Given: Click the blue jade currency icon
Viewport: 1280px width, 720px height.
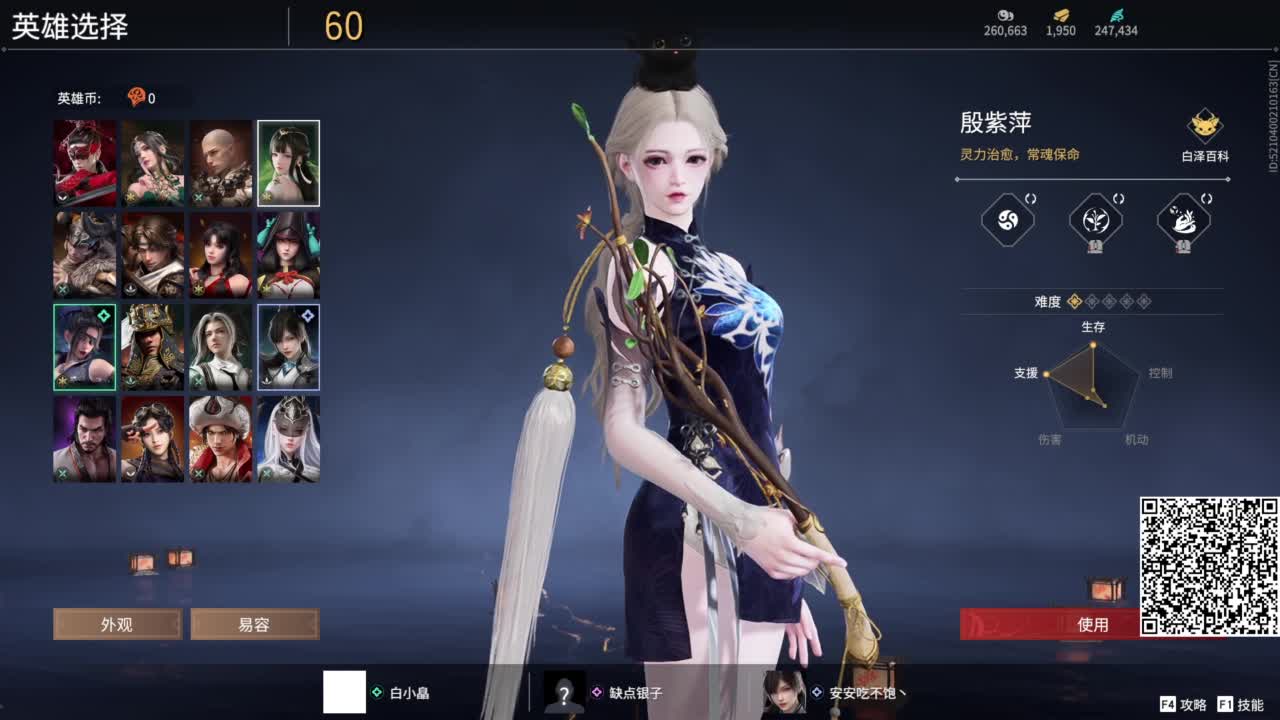Looking at the screenshot, I should pos(1117,14).
